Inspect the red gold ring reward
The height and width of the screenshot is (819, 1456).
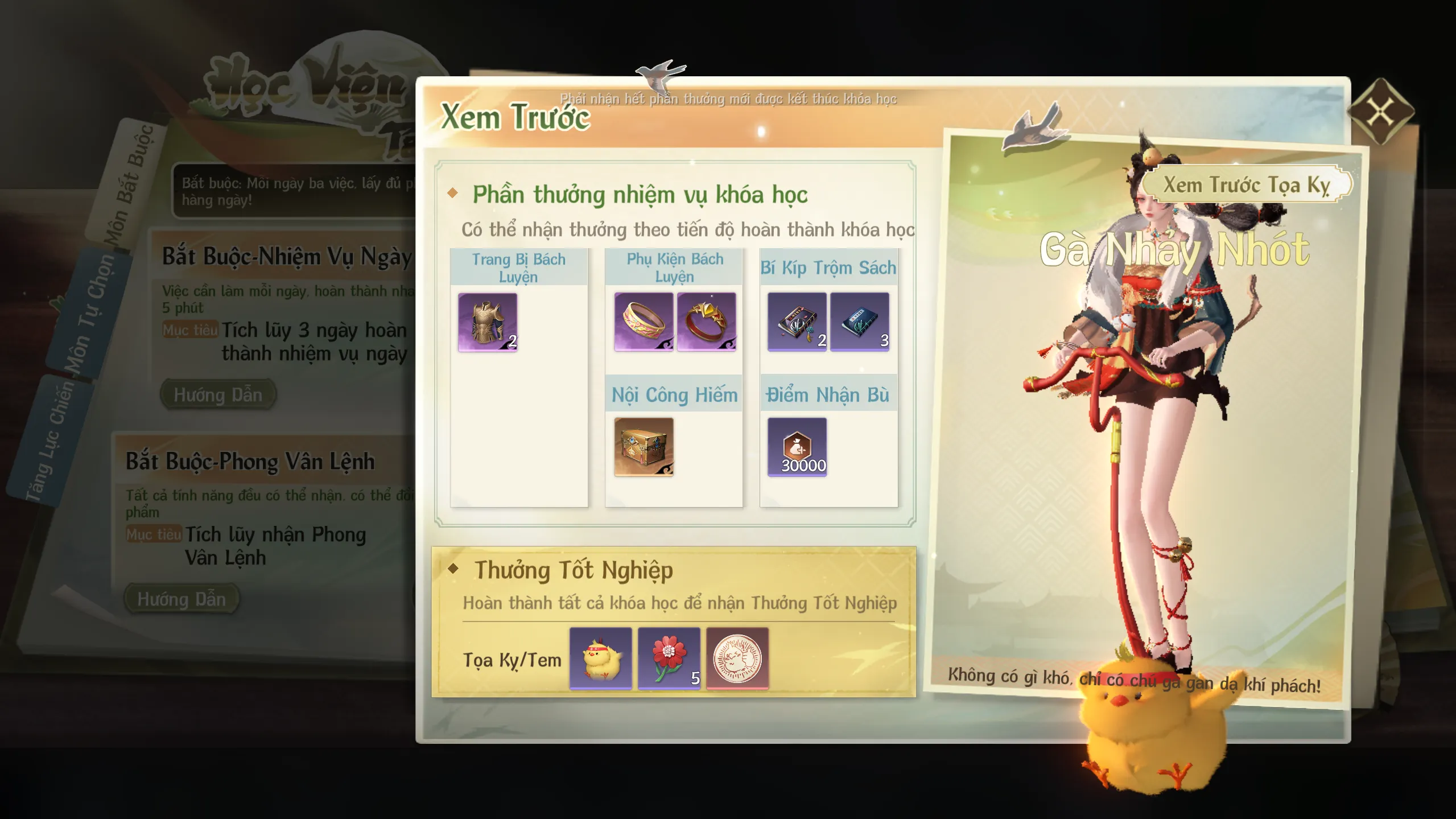706,322
